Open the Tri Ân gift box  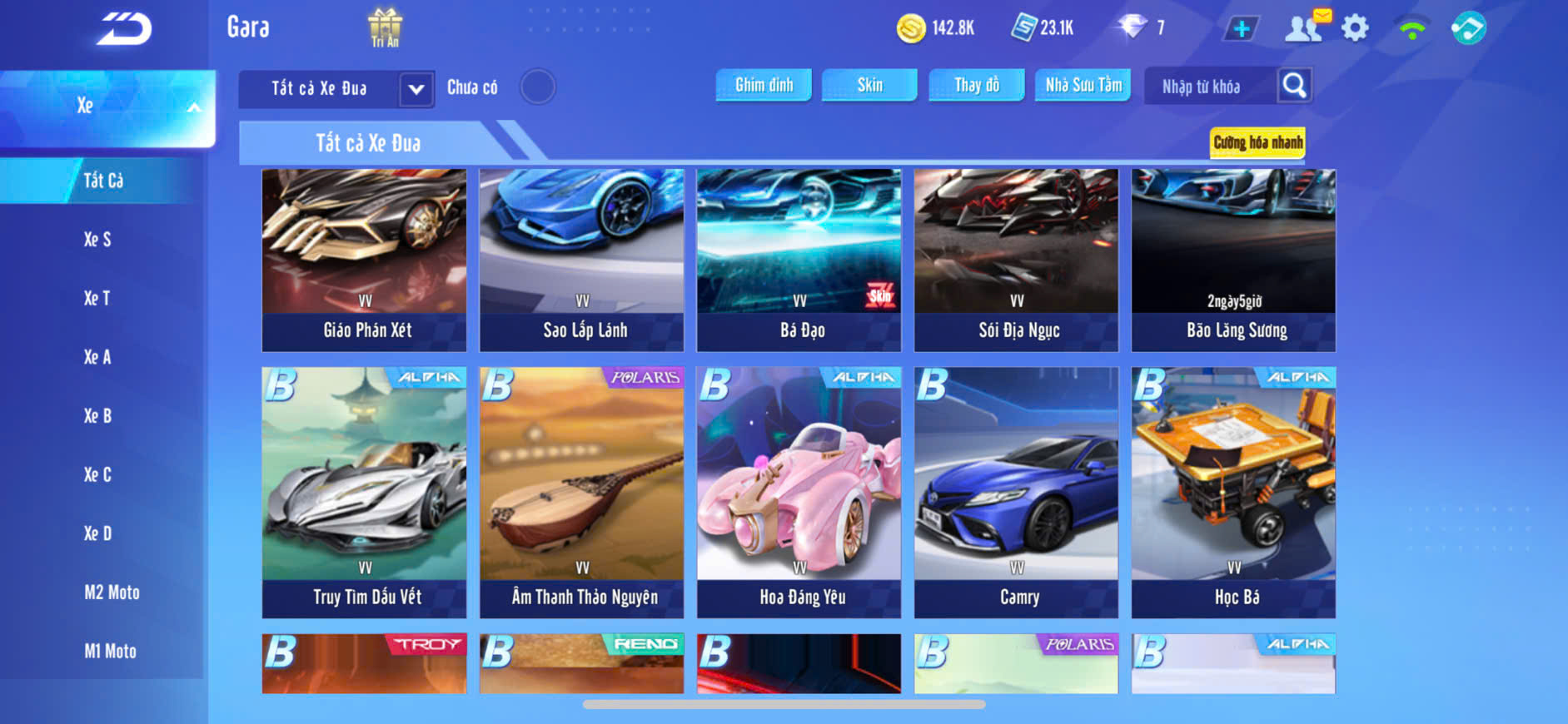point(385,27)
